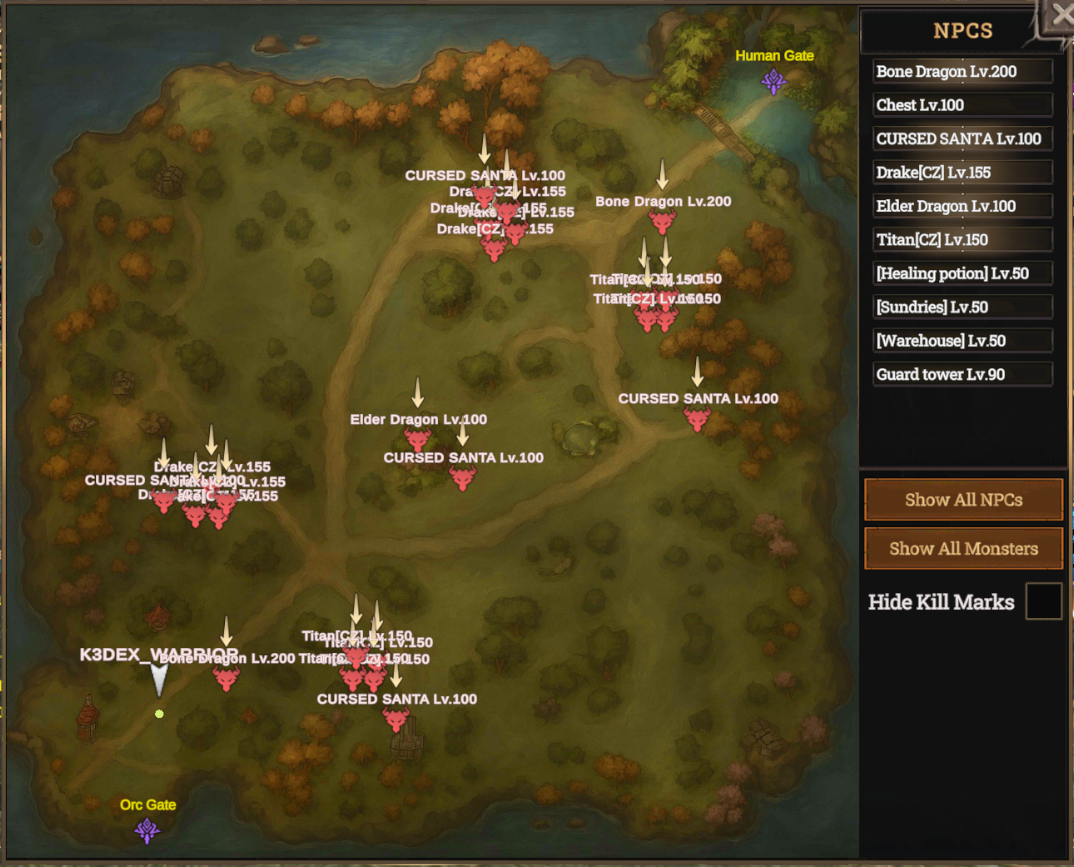Show all monsters on the map
This screenshot has width=1074, height=867.
963,548
